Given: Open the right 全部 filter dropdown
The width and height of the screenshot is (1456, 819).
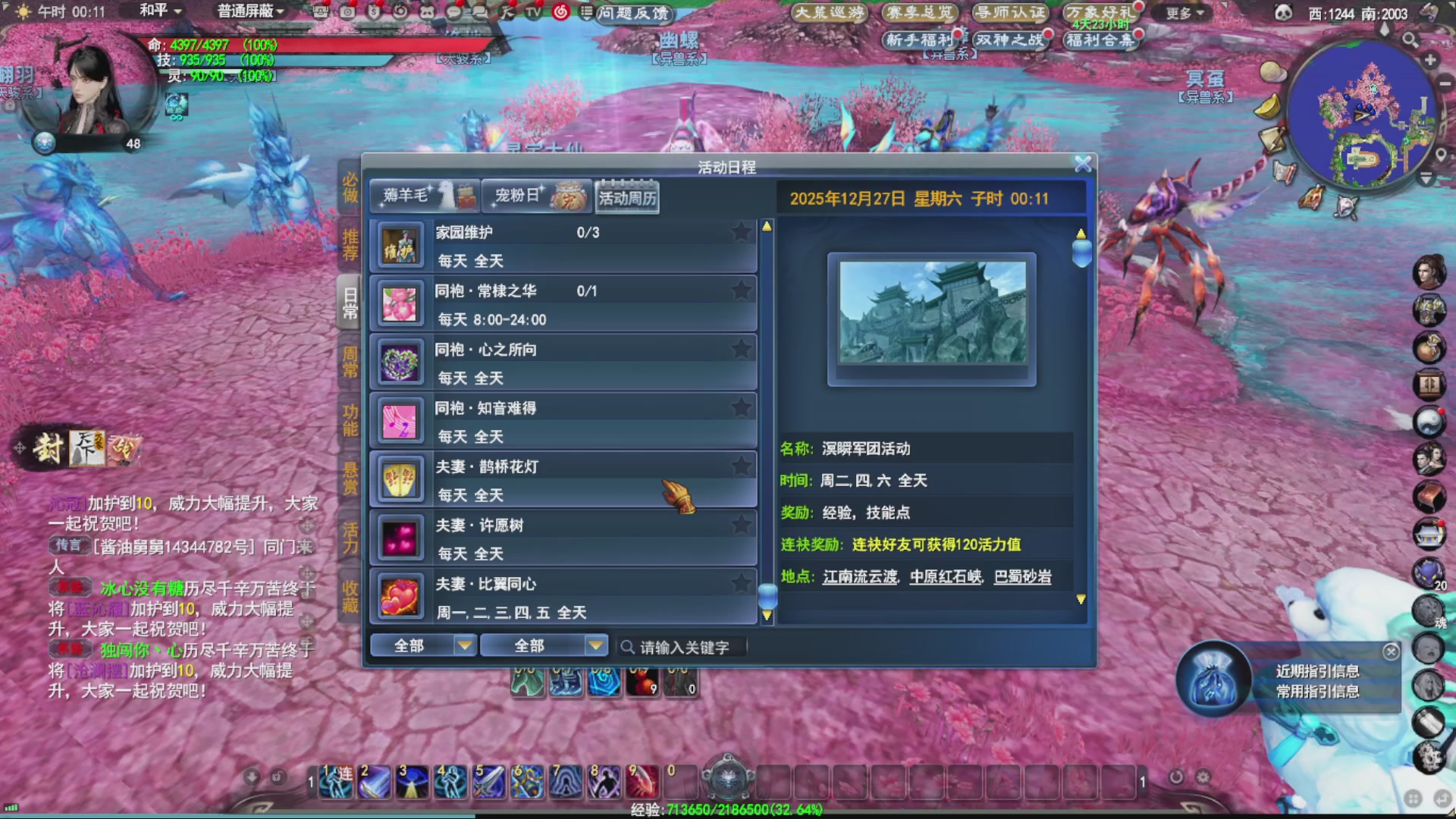Looking at the screenshot, I should point(543,645).
